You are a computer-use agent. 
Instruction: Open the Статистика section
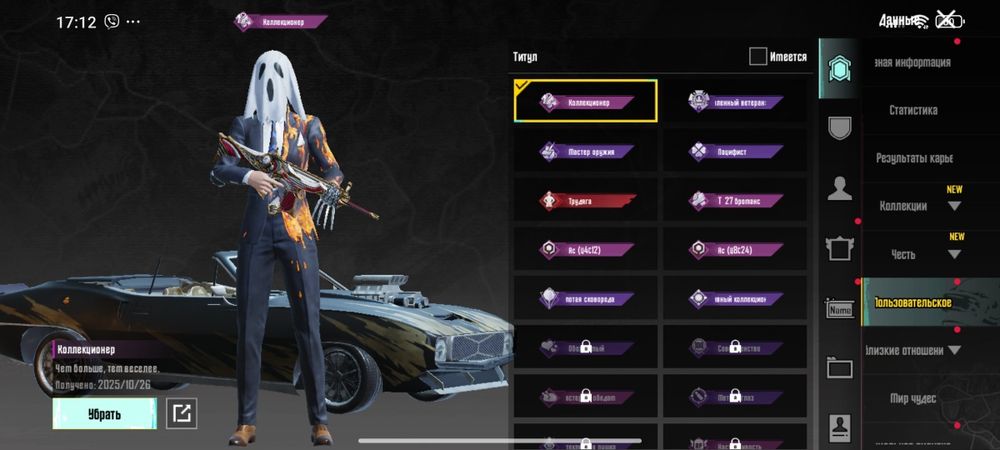click(913, 110)
